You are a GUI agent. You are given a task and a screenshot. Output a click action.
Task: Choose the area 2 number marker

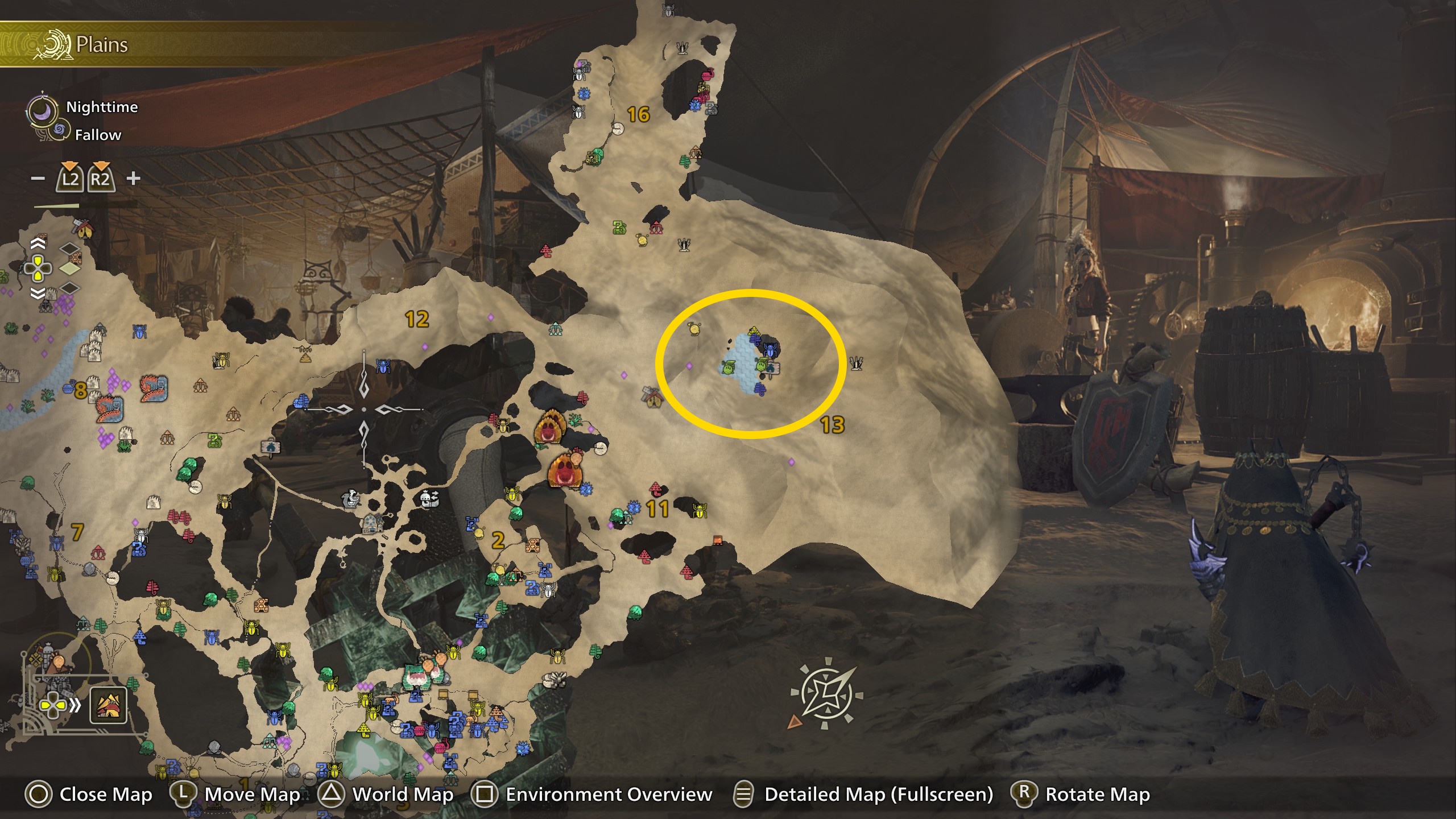(498, 540)
